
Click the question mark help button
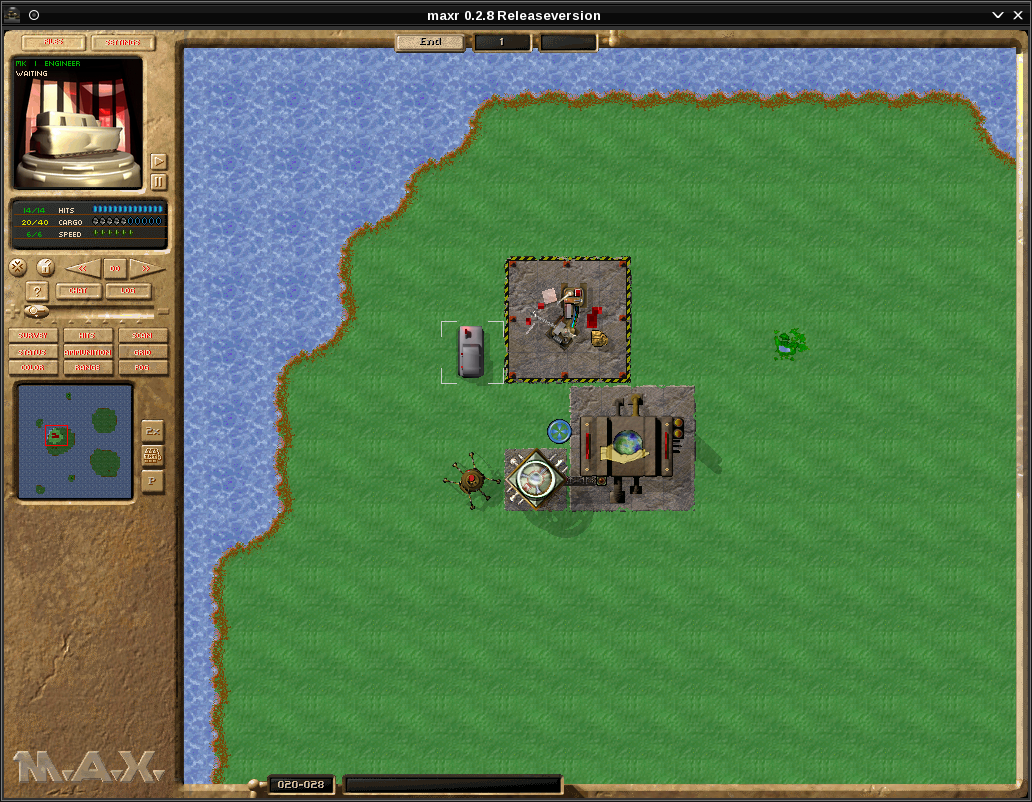(x=37, y=291)
